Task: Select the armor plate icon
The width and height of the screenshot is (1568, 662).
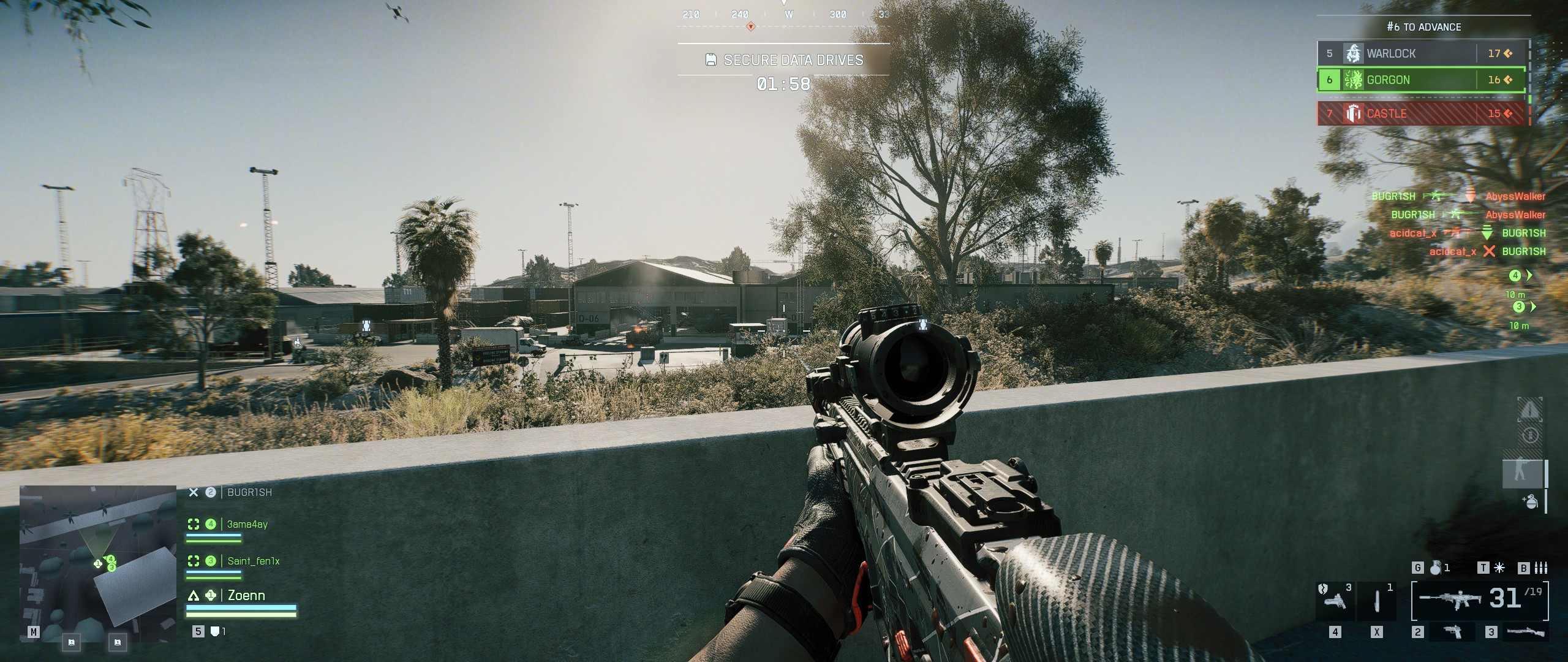Action: coord(216,631)
